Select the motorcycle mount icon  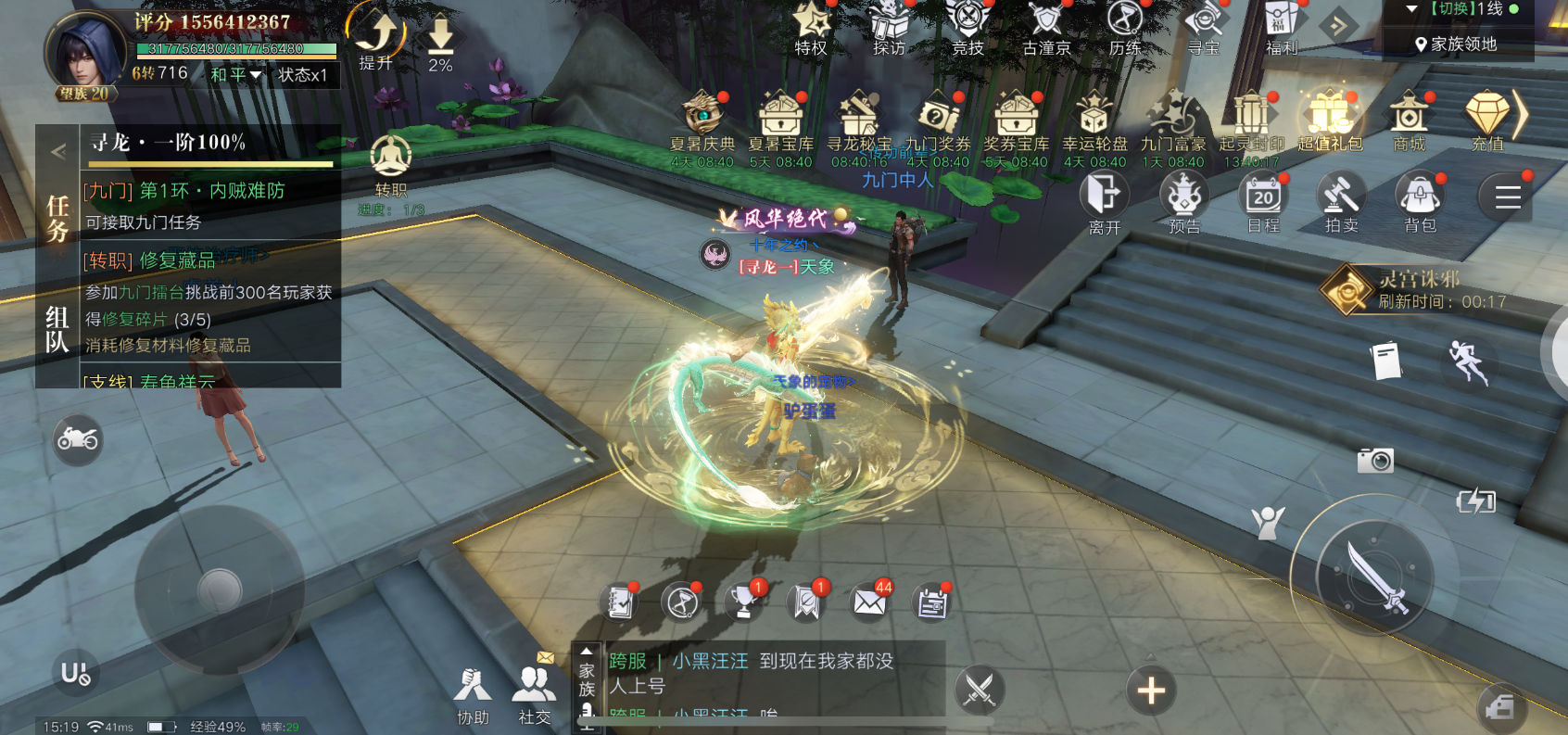point(79,437)
